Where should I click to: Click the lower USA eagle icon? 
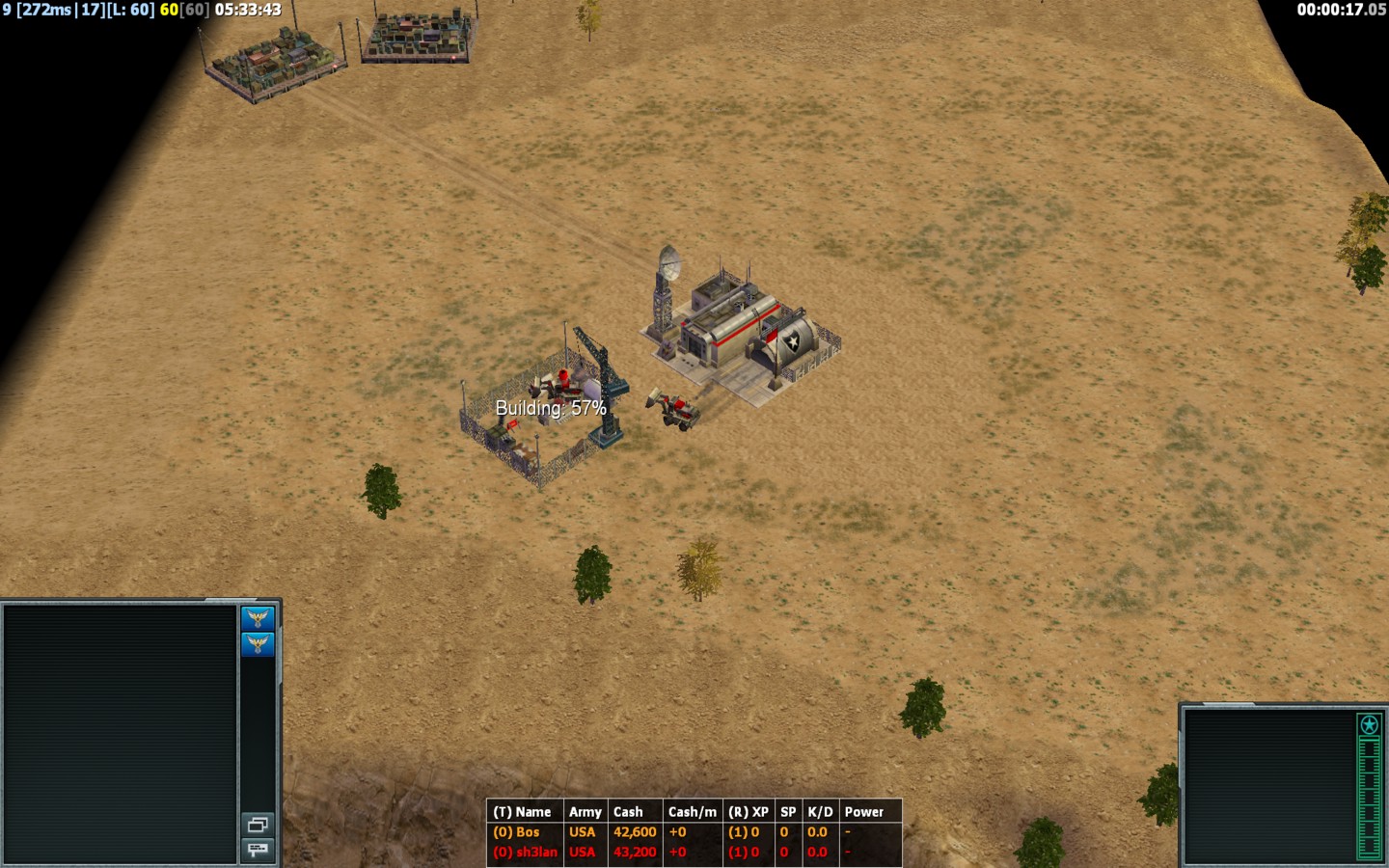[258, 643]
